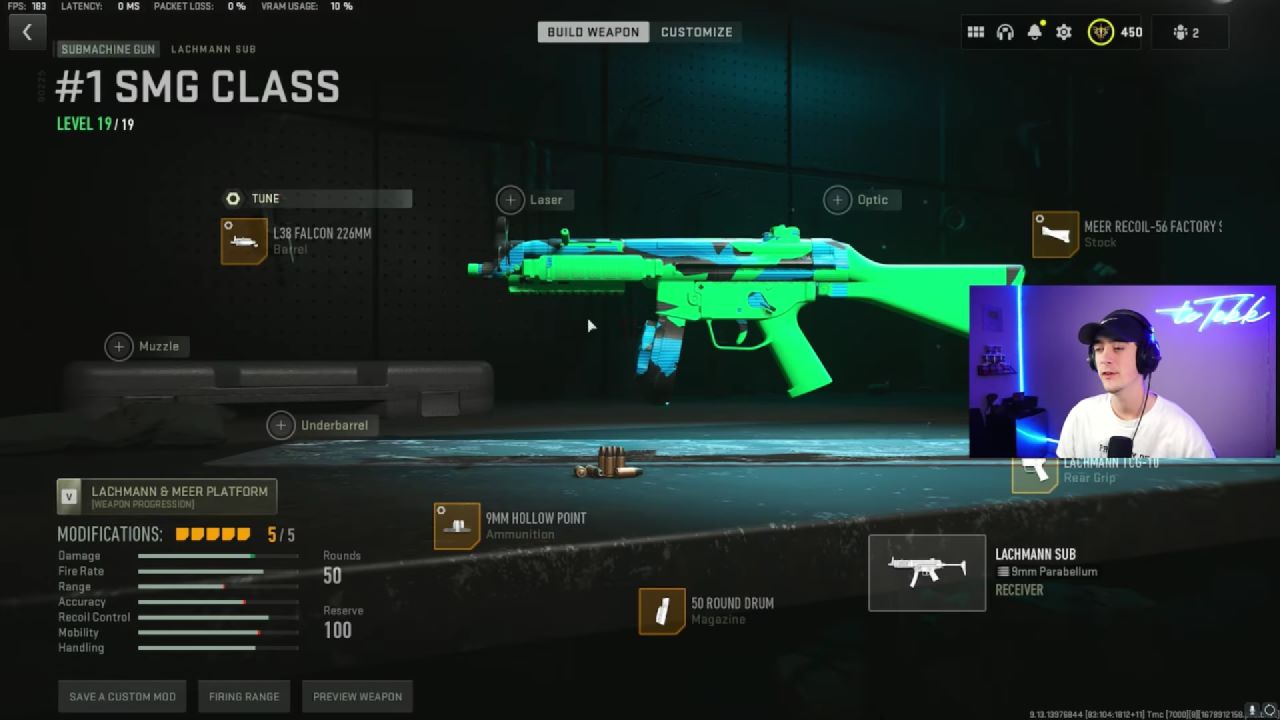Image resolution: width=1280 pixels, height=720 pixels.
Task: Select the L38 Falcon 226mm barrel slot
Action: point(245,241)
